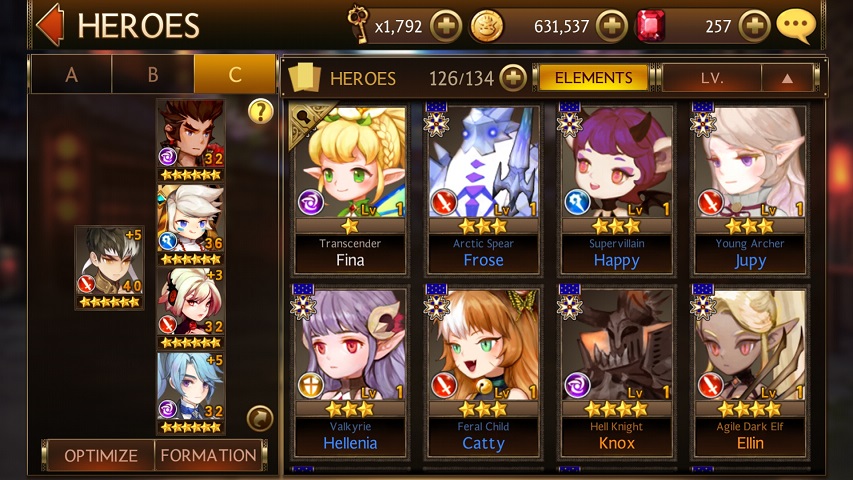Image resolution: width=853 pixels, height=480 pixels.
Task: Open the Formation screen
Action: coord(209,456)
